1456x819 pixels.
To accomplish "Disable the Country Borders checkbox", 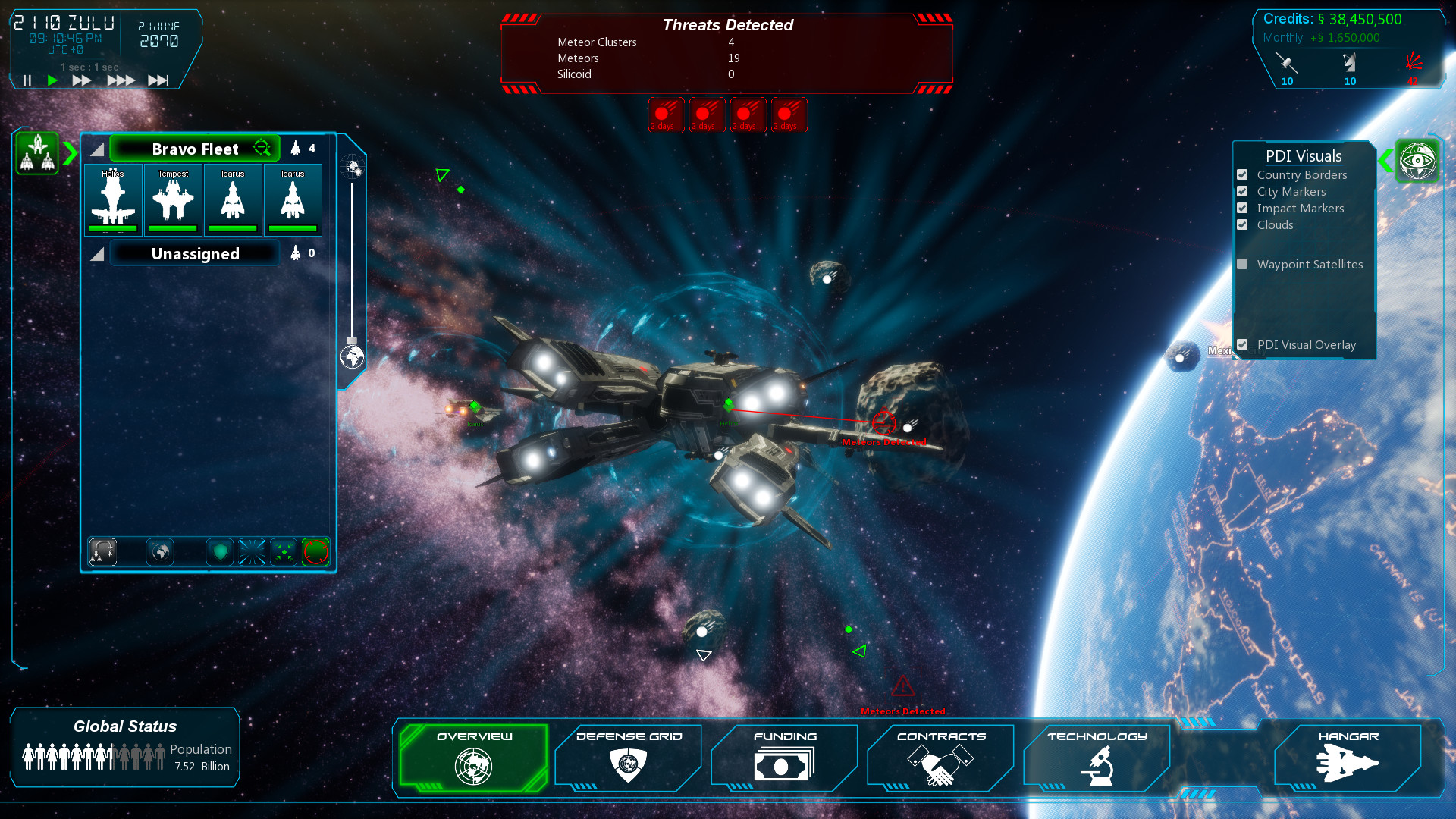I will point(1242,174).
